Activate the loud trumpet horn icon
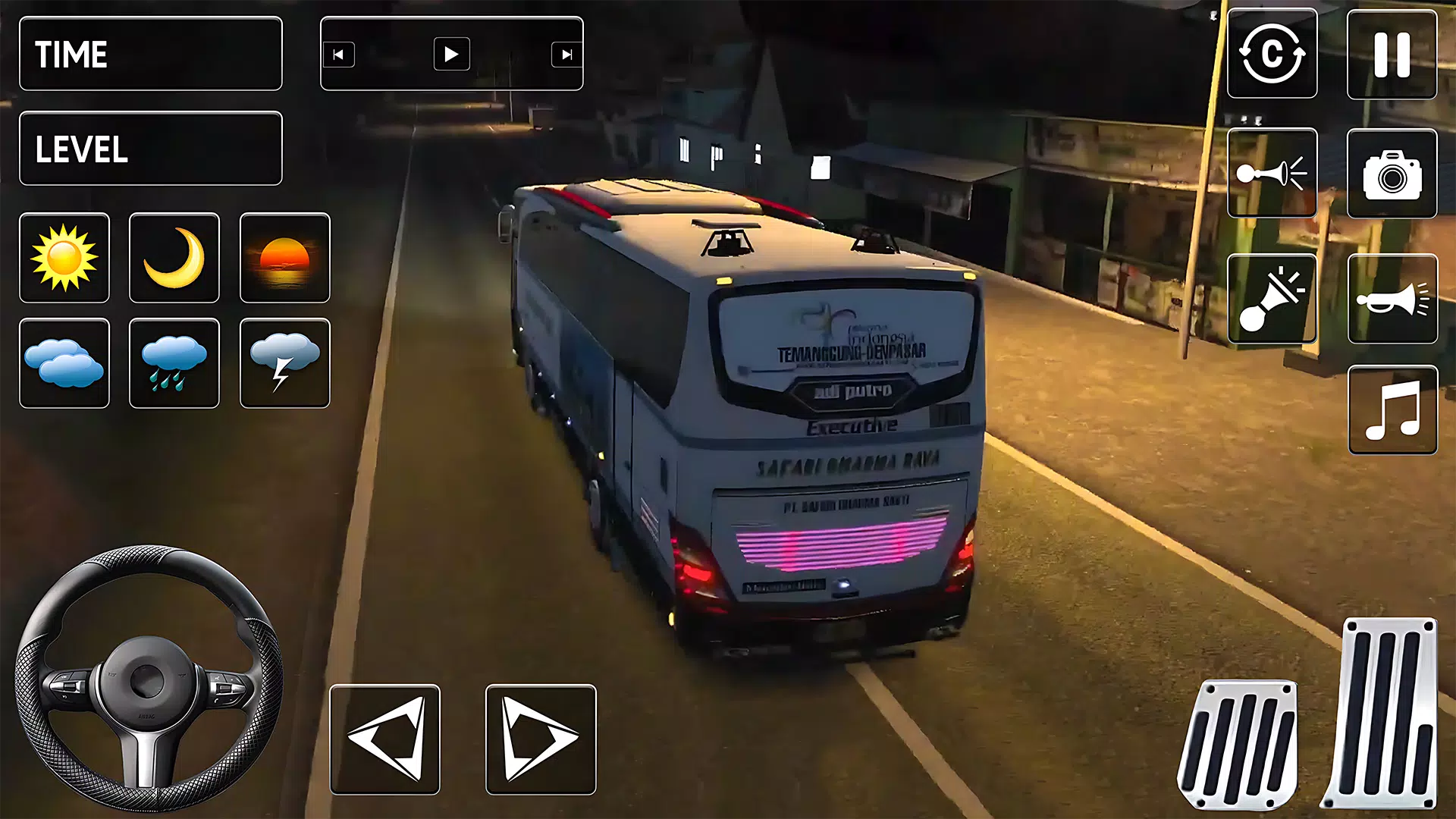The width and height of the screenshot is (1456, 819). pyautogui.click(x=1392, y=296)
